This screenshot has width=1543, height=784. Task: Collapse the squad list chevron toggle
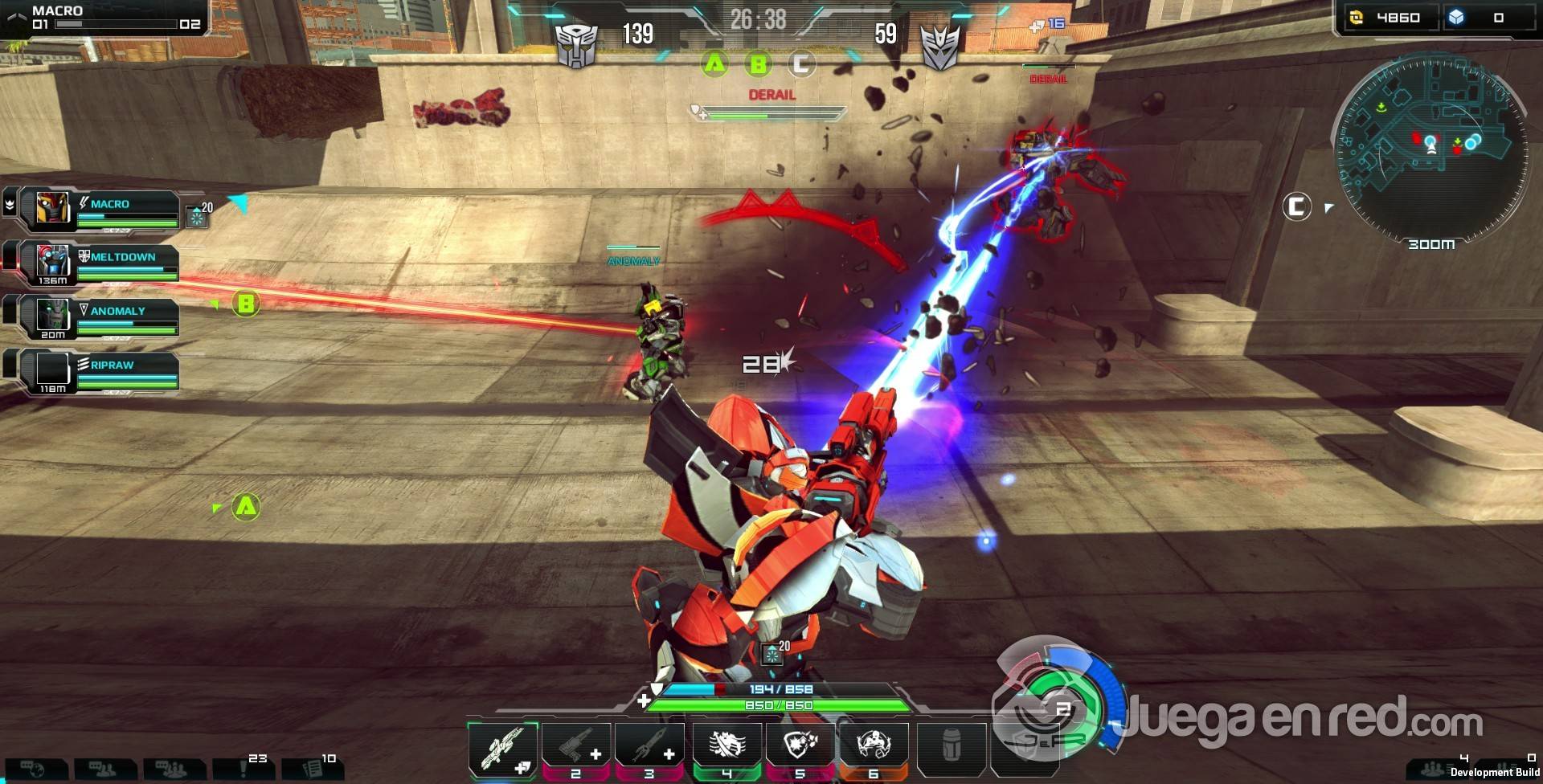pyautogui.click(x=10, y=205)
